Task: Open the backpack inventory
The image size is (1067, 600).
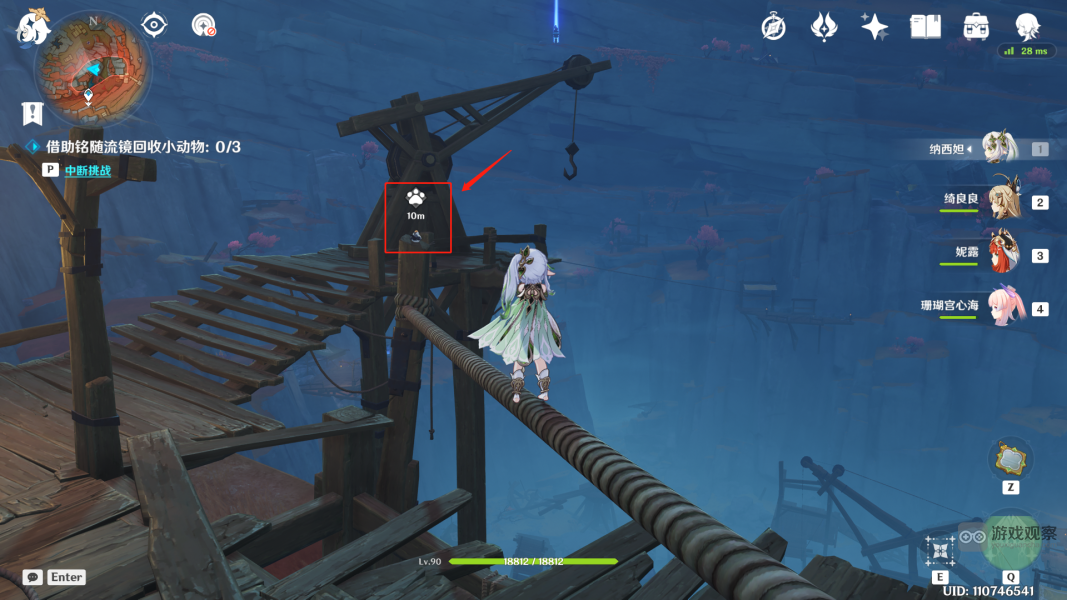Action: 976,27
